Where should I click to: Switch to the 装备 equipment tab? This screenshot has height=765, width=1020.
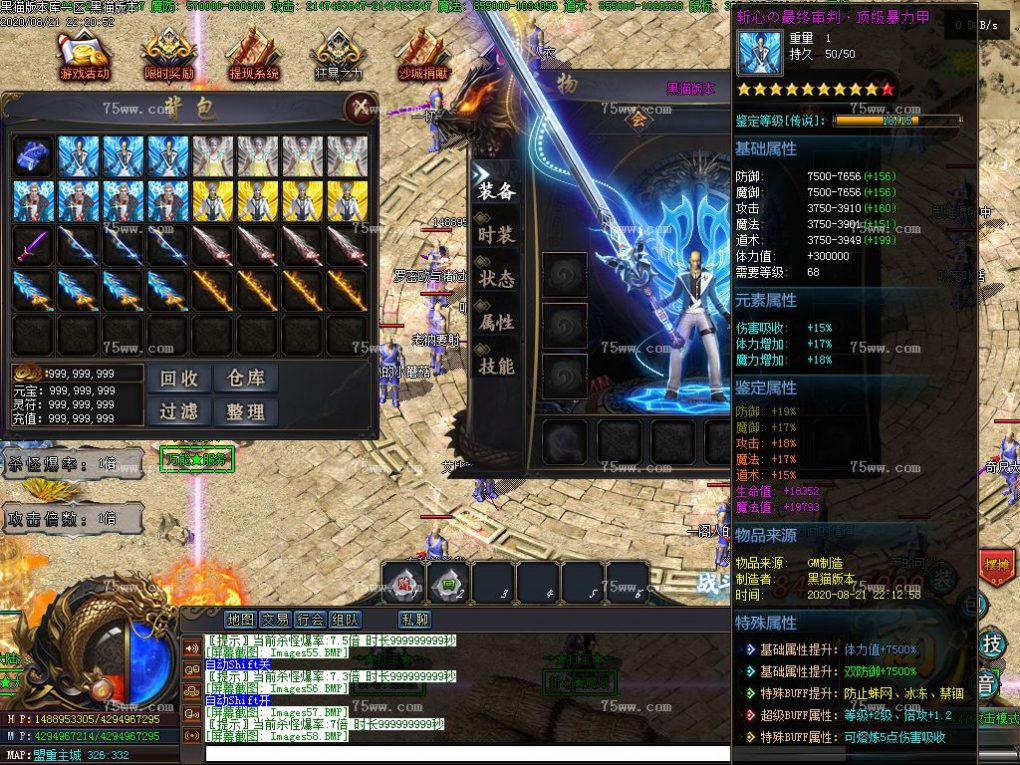click(496, 190)
